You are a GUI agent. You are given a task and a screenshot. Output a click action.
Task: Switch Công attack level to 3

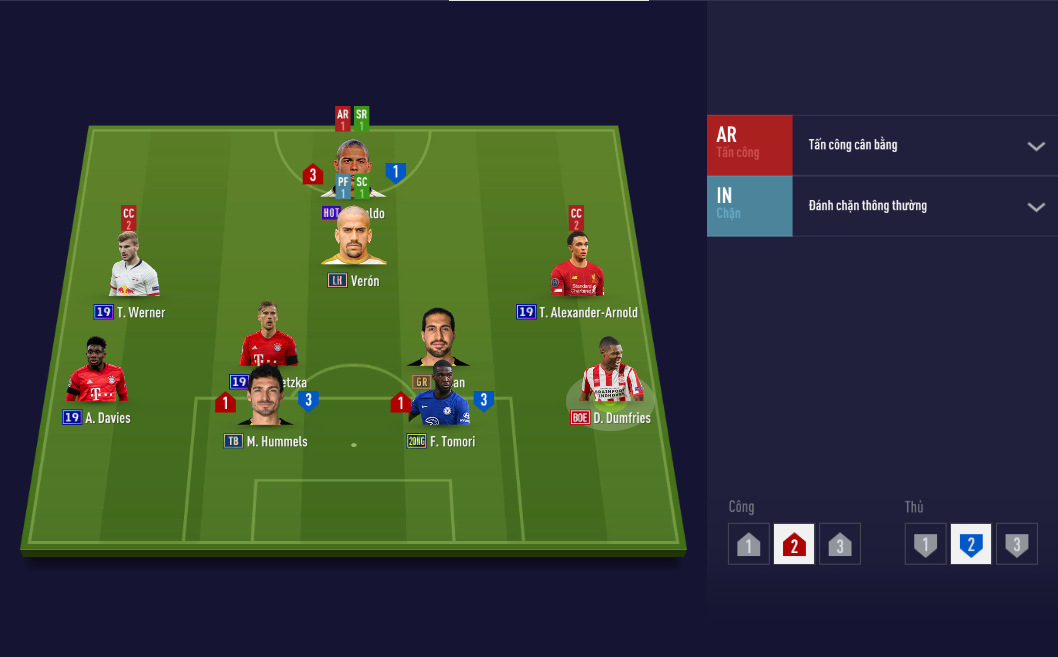(839, 545)
